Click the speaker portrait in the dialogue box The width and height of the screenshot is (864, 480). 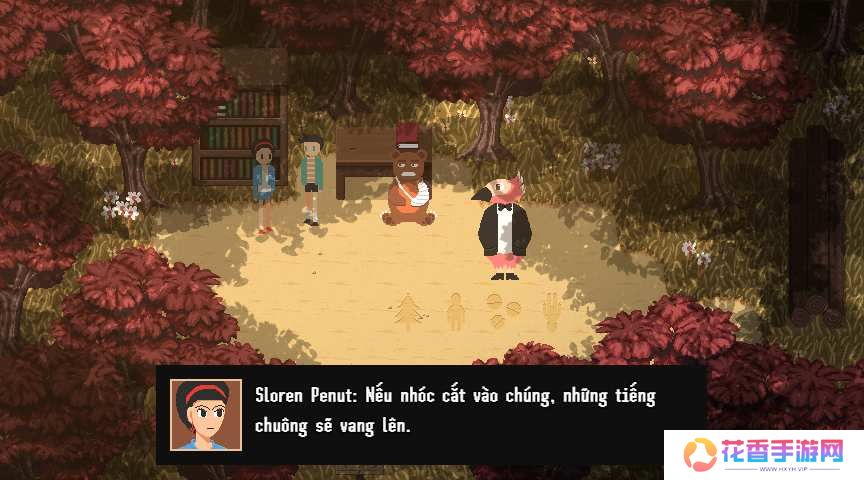pos(205,414)
